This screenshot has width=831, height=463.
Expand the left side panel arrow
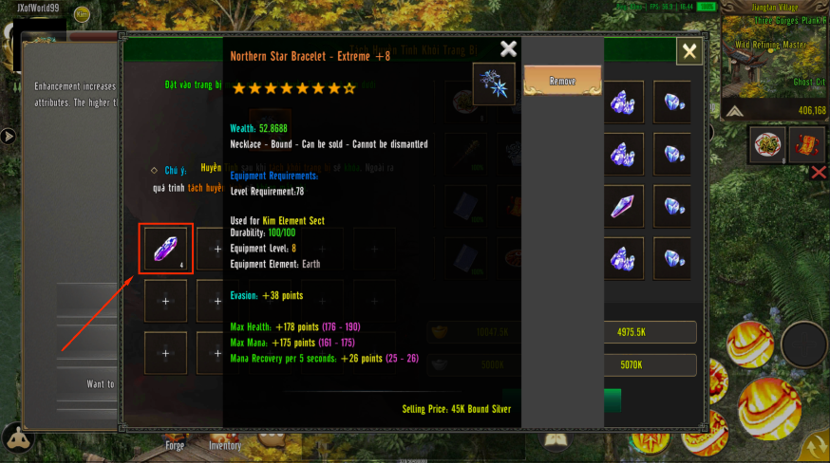click(x=8, y=136)
